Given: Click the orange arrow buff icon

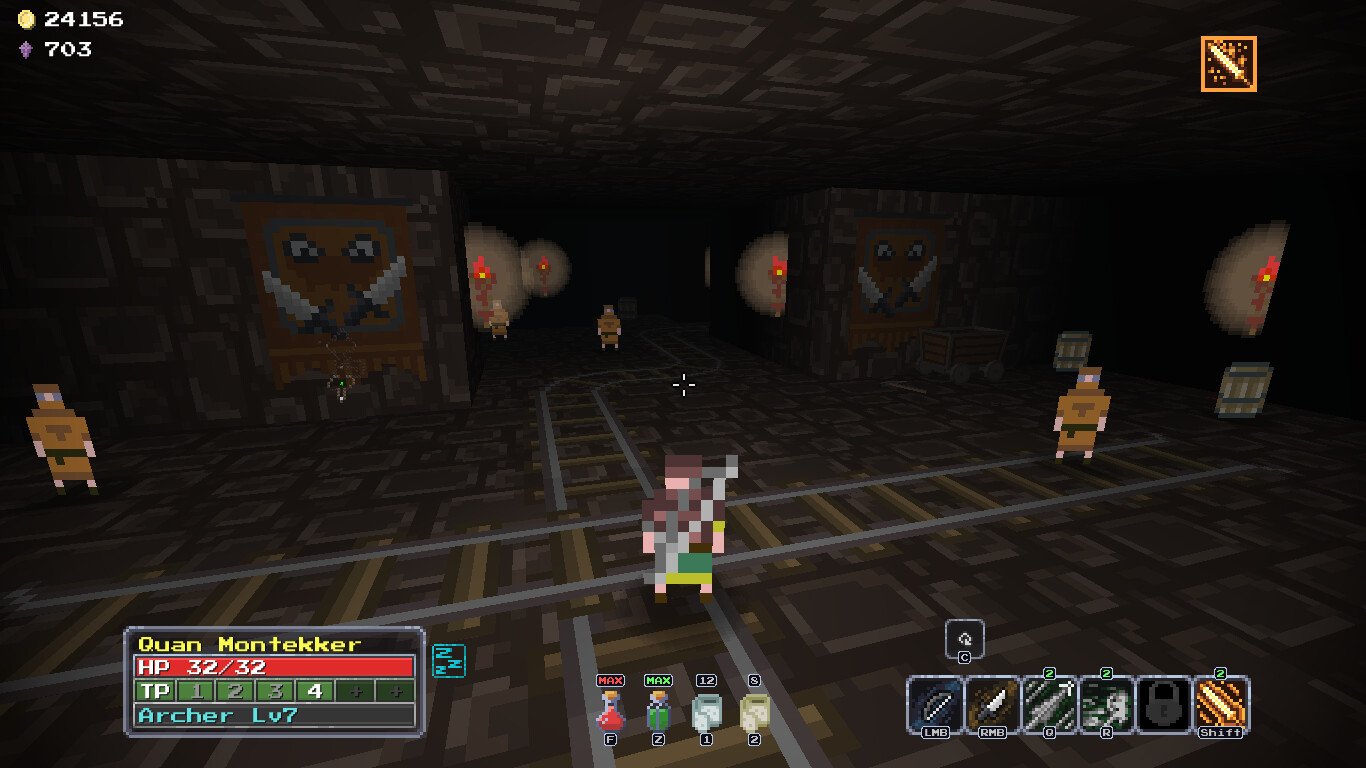Looking at the screenshot, I should pyautogui.click(x=1228, y=64).
